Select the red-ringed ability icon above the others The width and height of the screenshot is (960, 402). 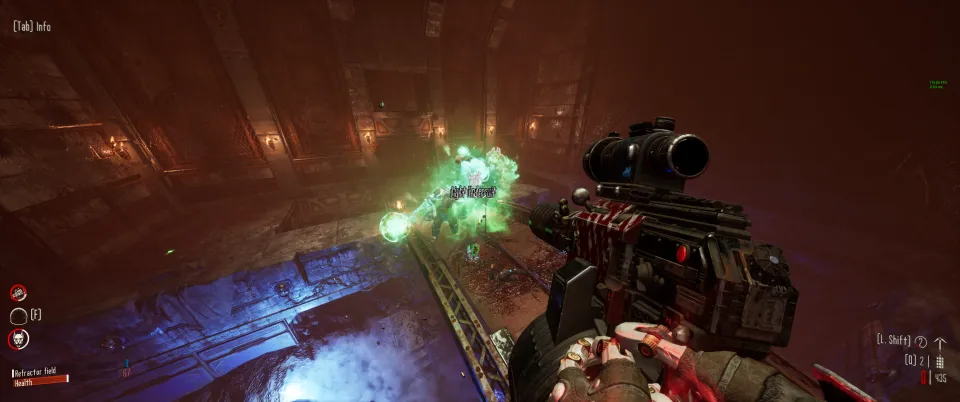(18, 293)
